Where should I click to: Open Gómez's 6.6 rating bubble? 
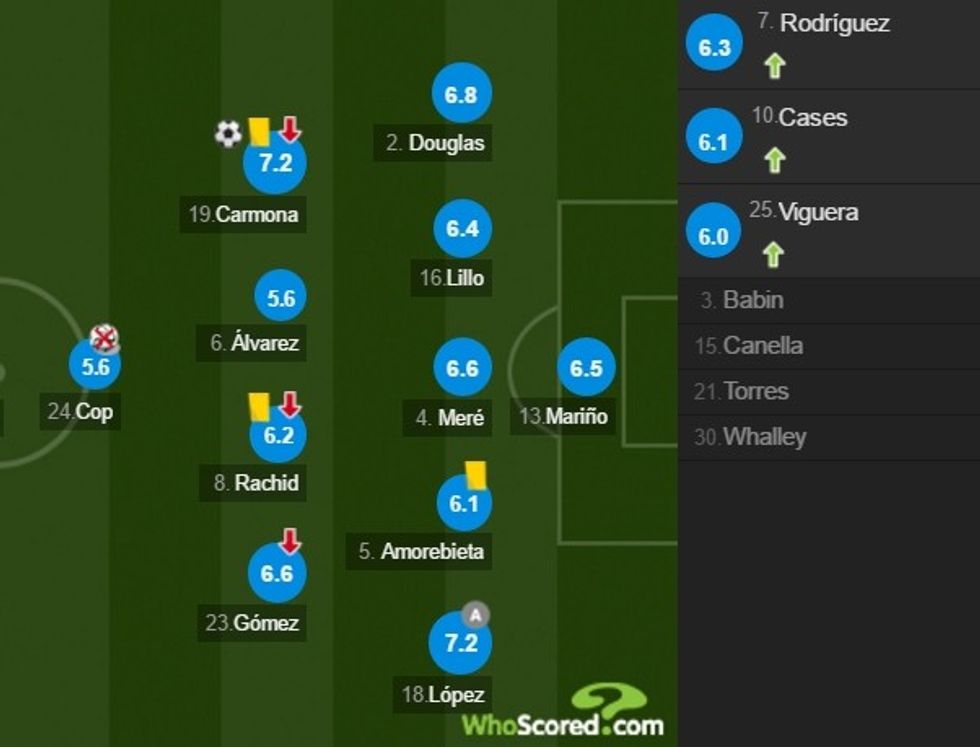(277, 573)
